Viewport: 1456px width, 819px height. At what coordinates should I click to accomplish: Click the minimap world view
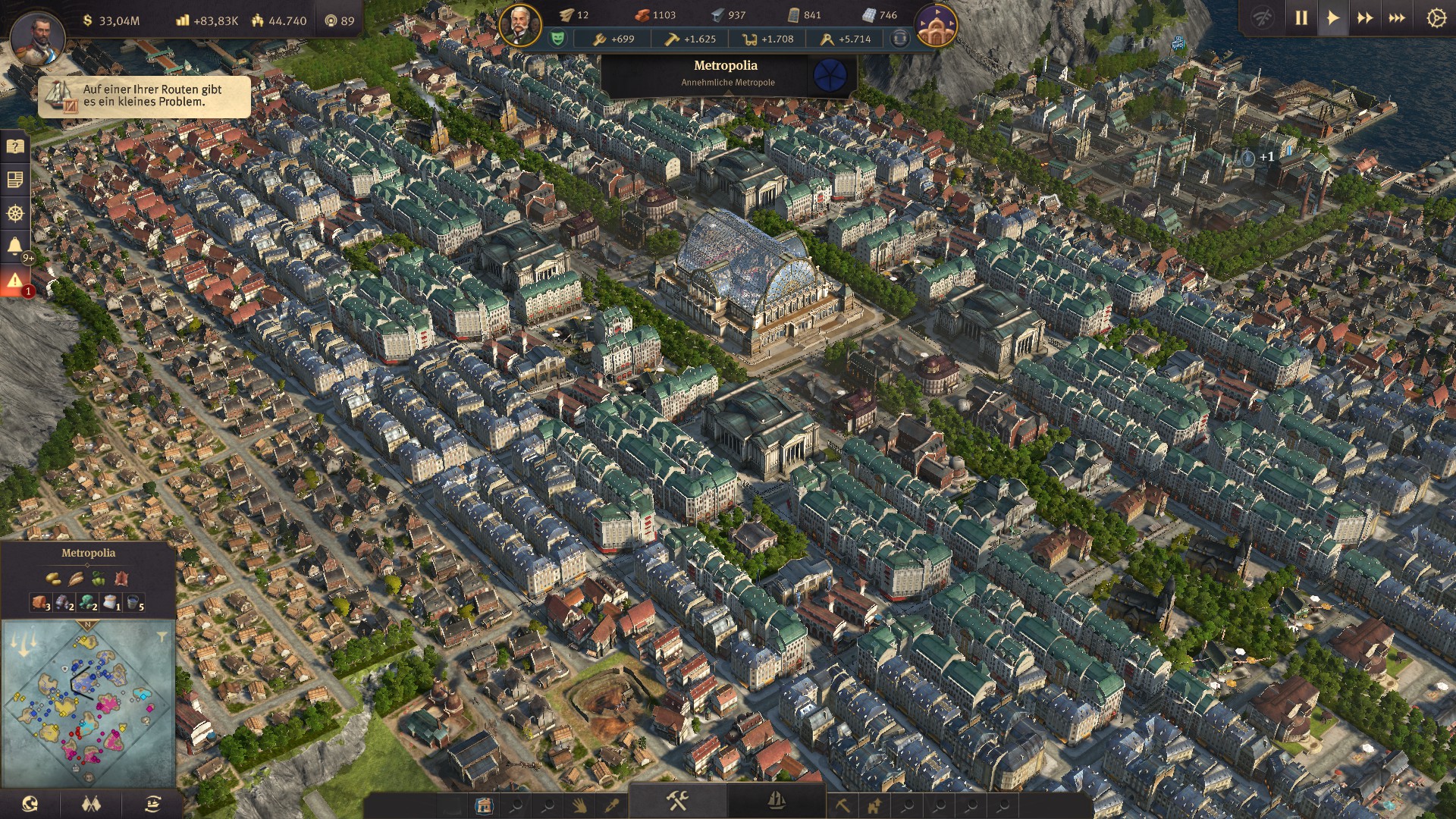tap(87, 701)
